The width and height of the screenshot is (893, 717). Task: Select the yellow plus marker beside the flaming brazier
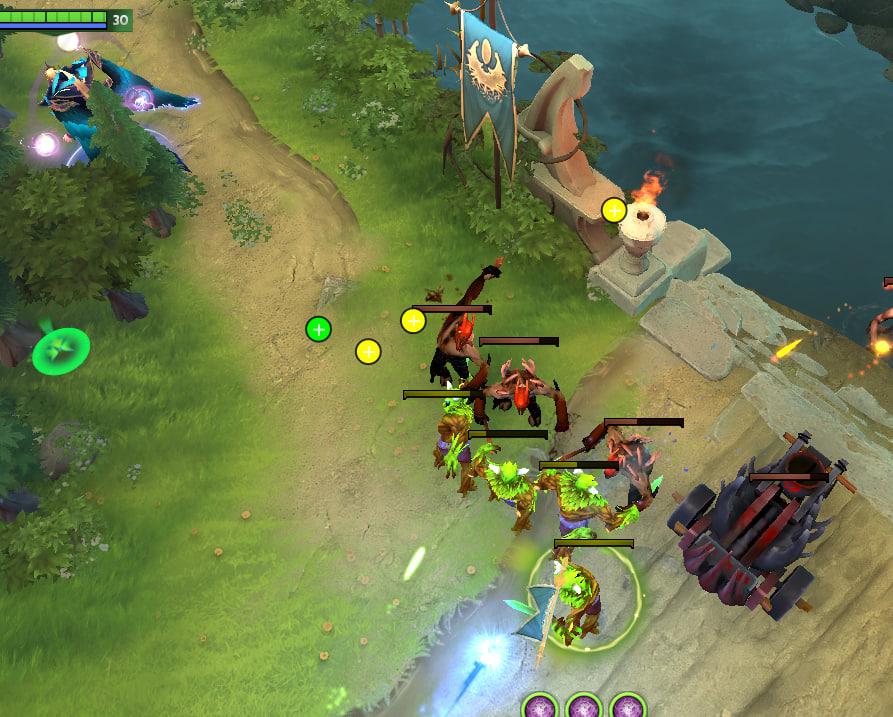[x=614, y=210]
